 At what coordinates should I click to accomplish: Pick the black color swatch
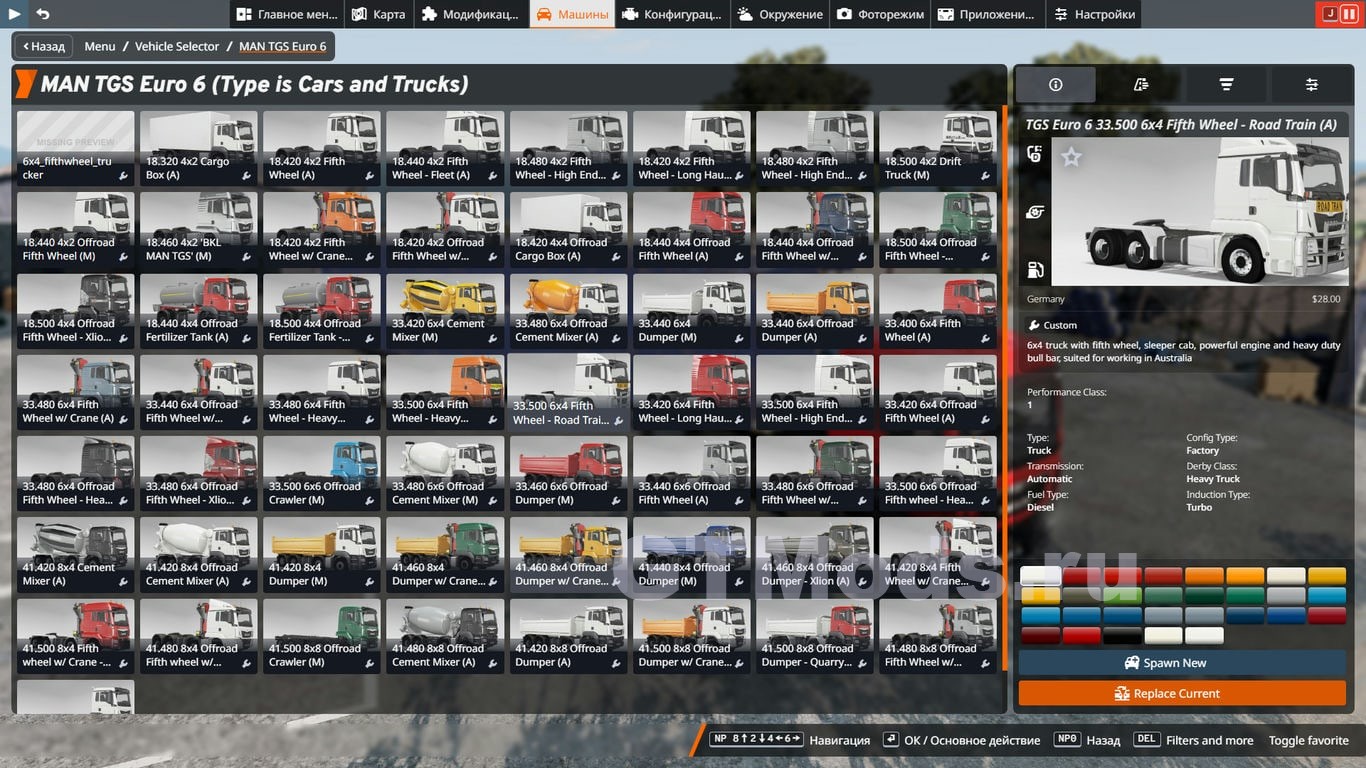pyautogui.click(x=1122, y=635)
